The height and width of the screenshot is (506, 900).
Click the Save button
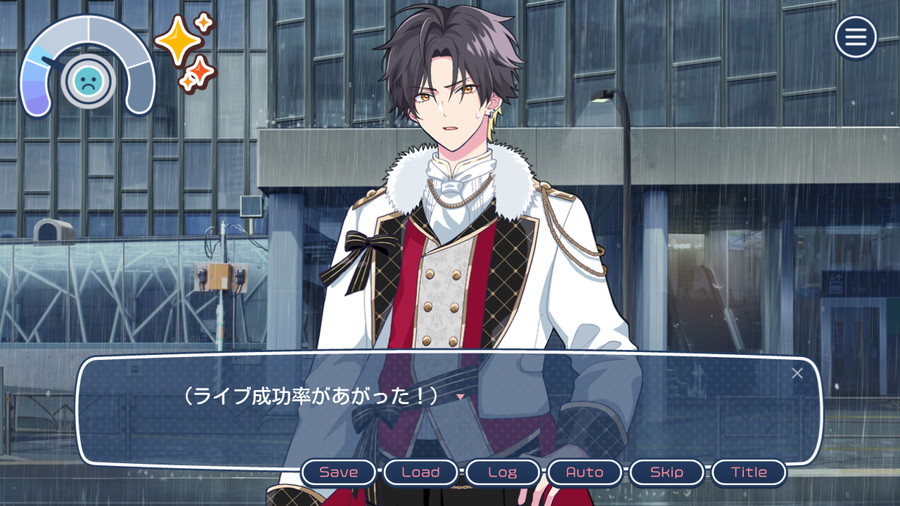point(338,472)
